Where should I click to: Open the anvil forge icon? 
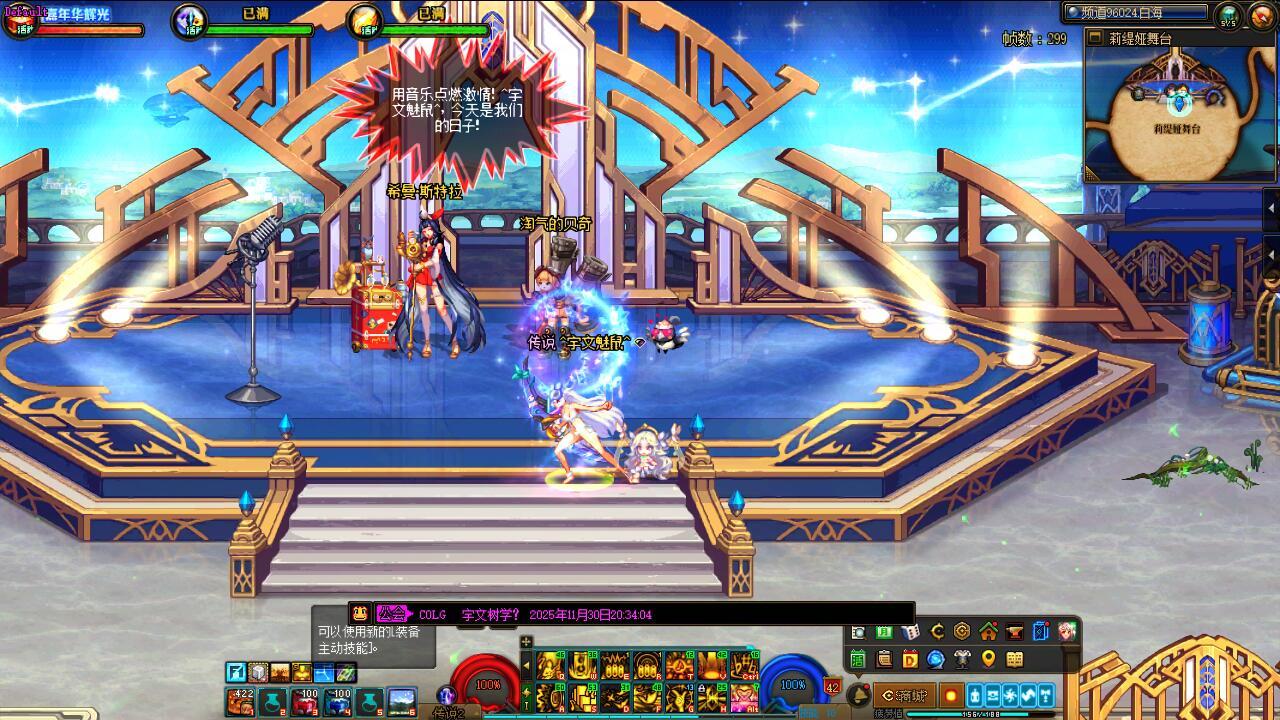click(x=1014, y=632)
